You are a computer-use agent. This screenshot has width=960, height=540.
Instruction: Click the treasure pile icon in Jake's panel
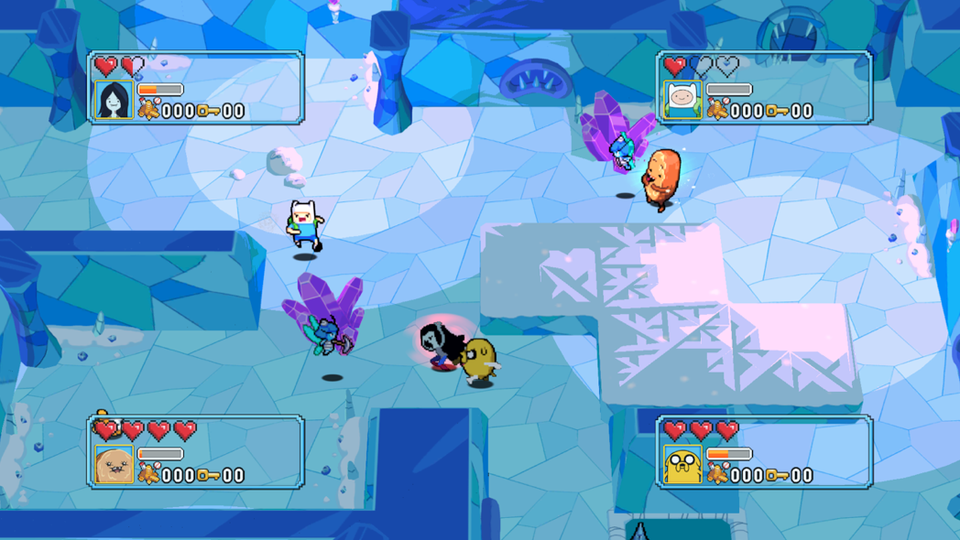pyautogui.click(x=717, y=475)
